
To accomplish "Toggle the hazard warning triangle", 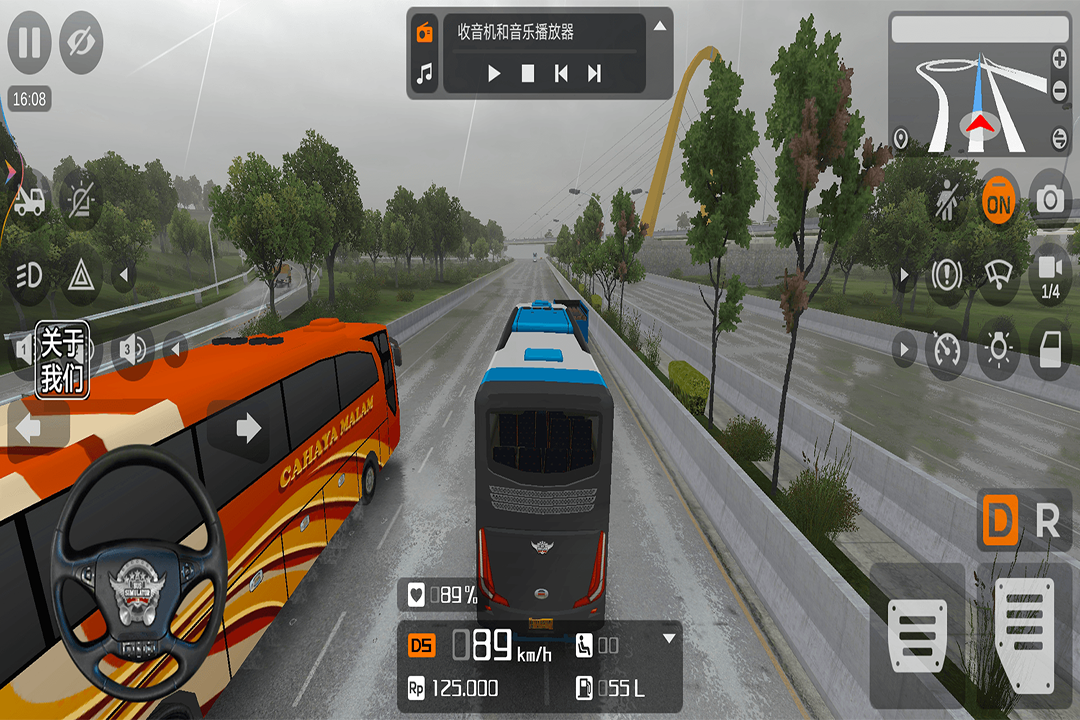I will [80, 274].
